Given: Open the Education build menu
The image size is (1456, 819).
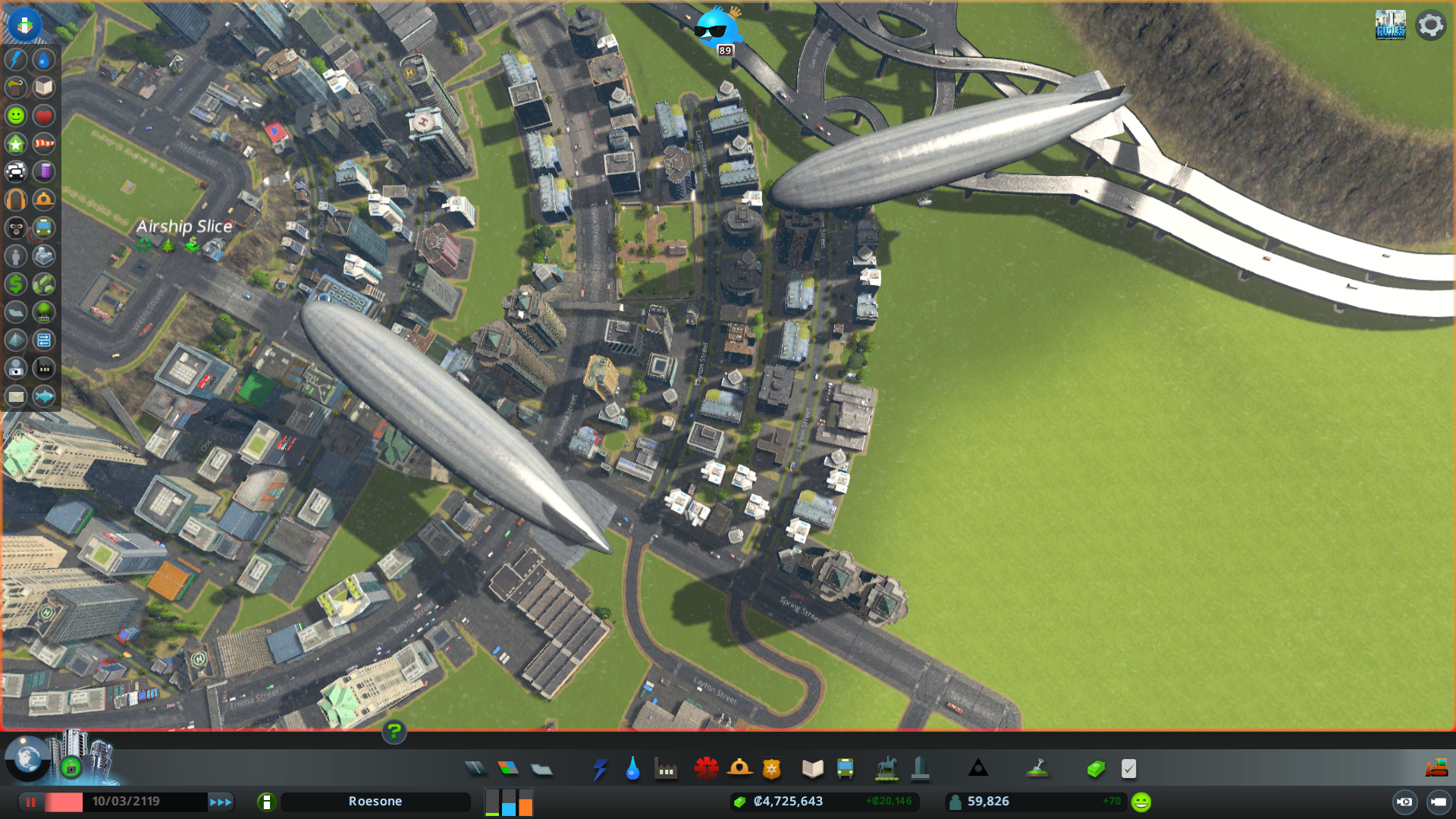Looking at the screenshot, I should coord(811,768).
